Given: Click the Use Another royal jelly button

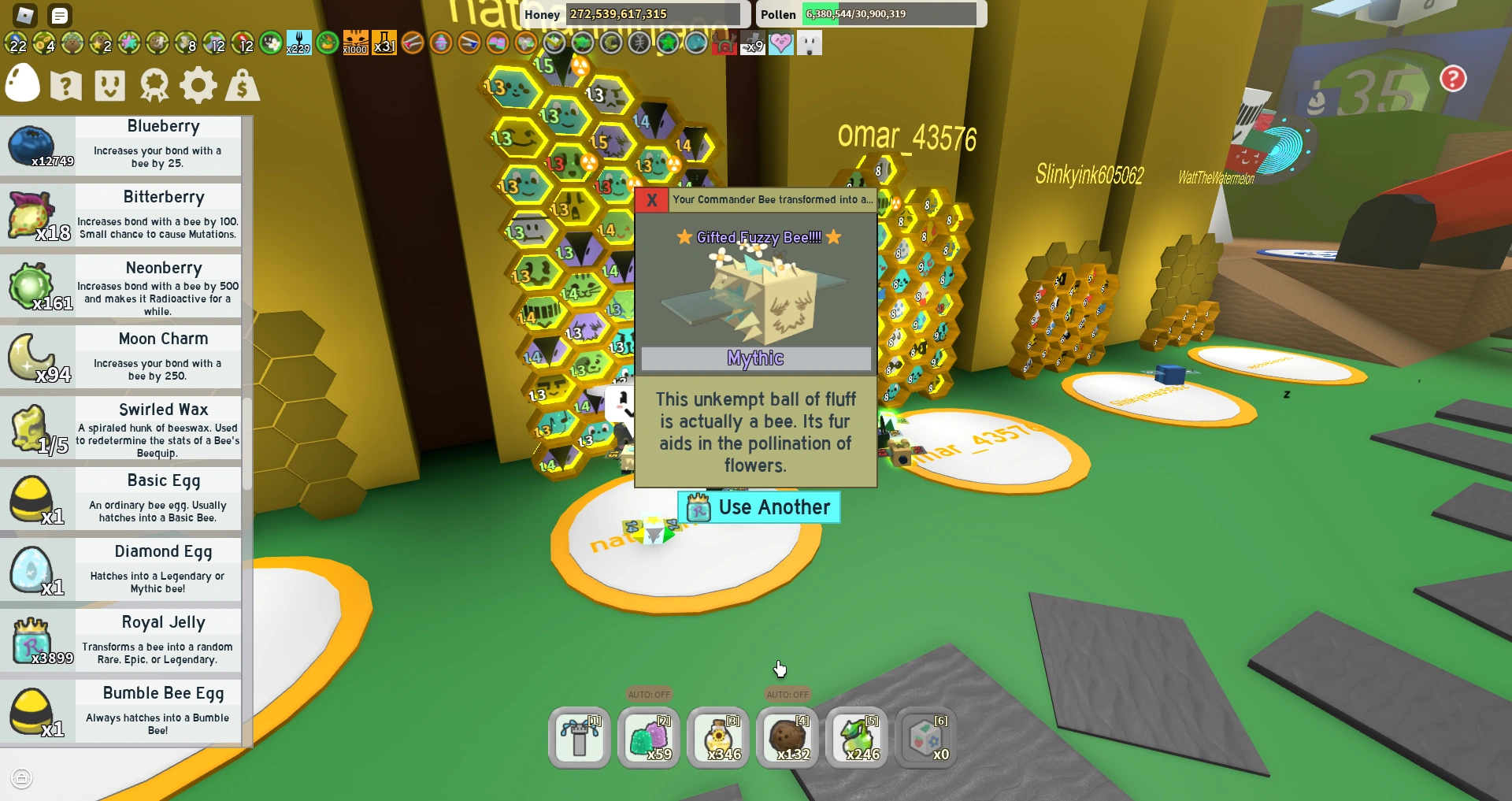Looking at the screenshot, I should (x=758, y=507).
